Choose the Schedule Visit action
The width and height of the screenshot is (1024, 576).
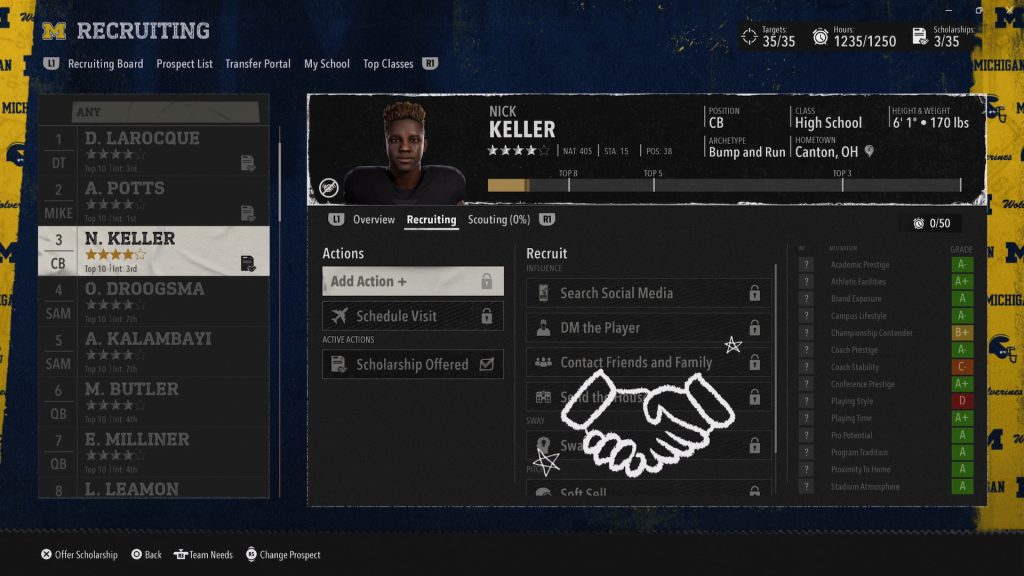412,317
